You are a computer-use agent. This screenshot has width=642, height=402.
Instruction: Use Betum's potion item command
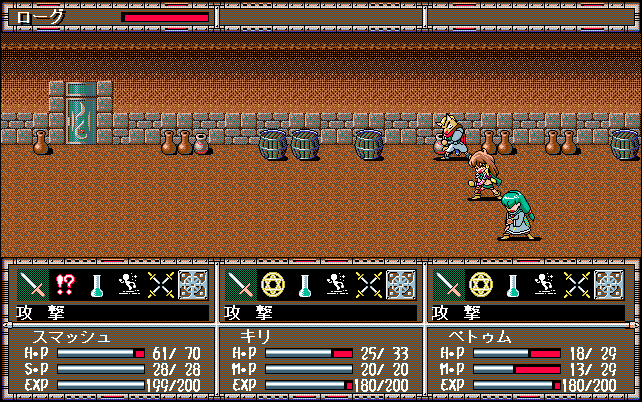[x=513, y=285]
